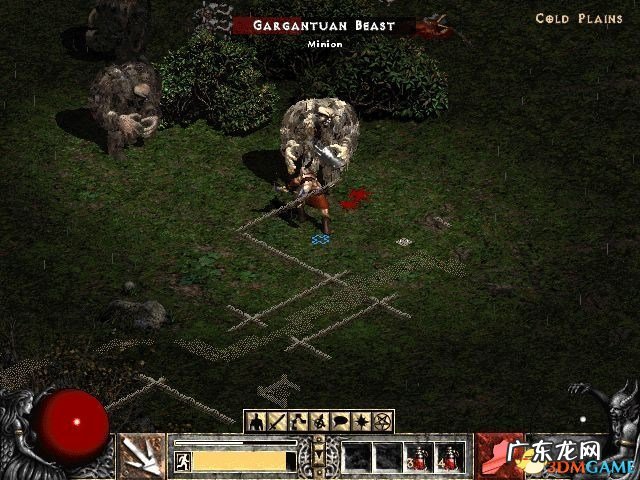Open the party screen icon
This screenshot has height=480, width=640.
pos(320,421)
